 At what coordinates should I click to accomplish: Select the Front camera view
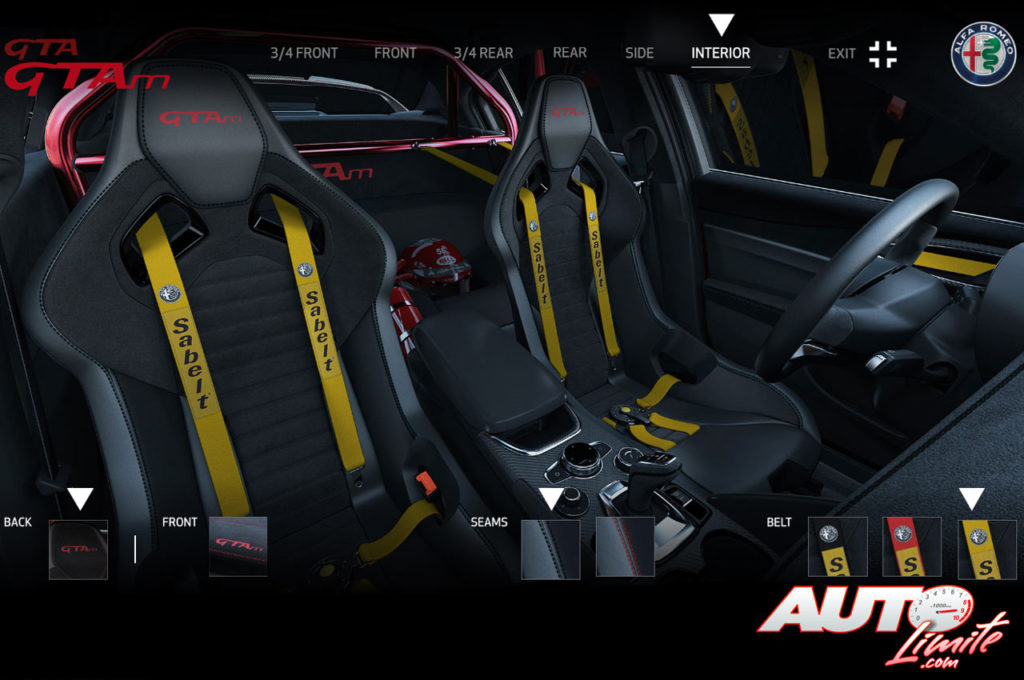click(x=395, y=53)
